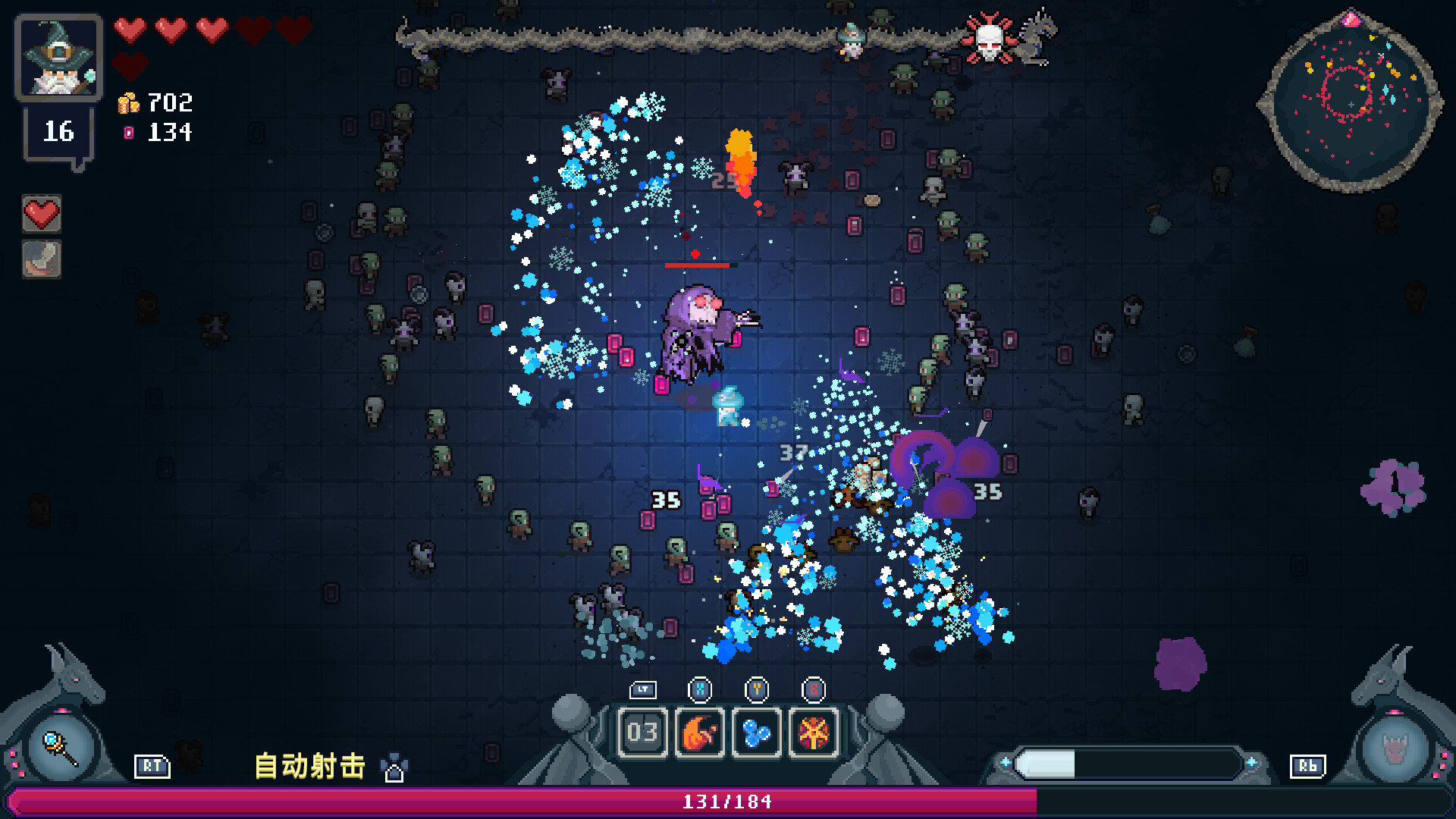The image size is (1456, 819).
Task: Activate the cooldown skill slot showing 03
Action: click(x=642, y=732)
